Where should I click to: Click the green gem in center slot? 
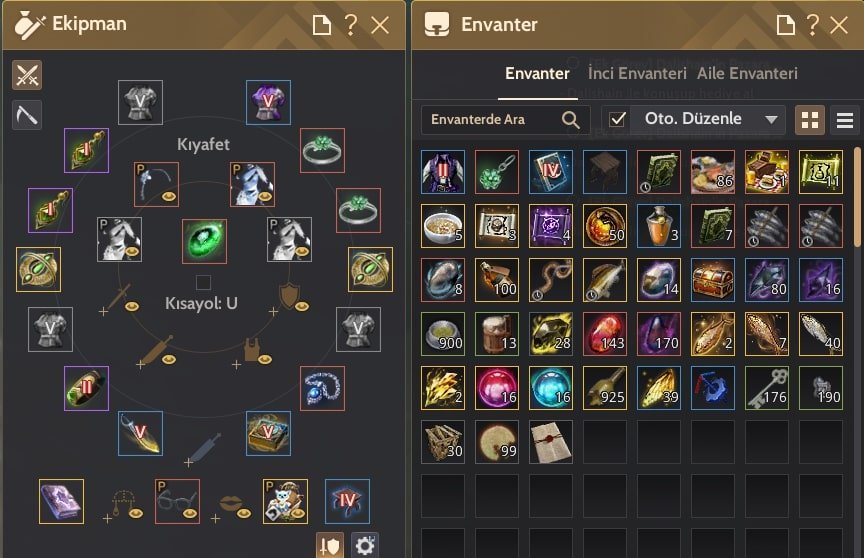(x=204, y=242)
